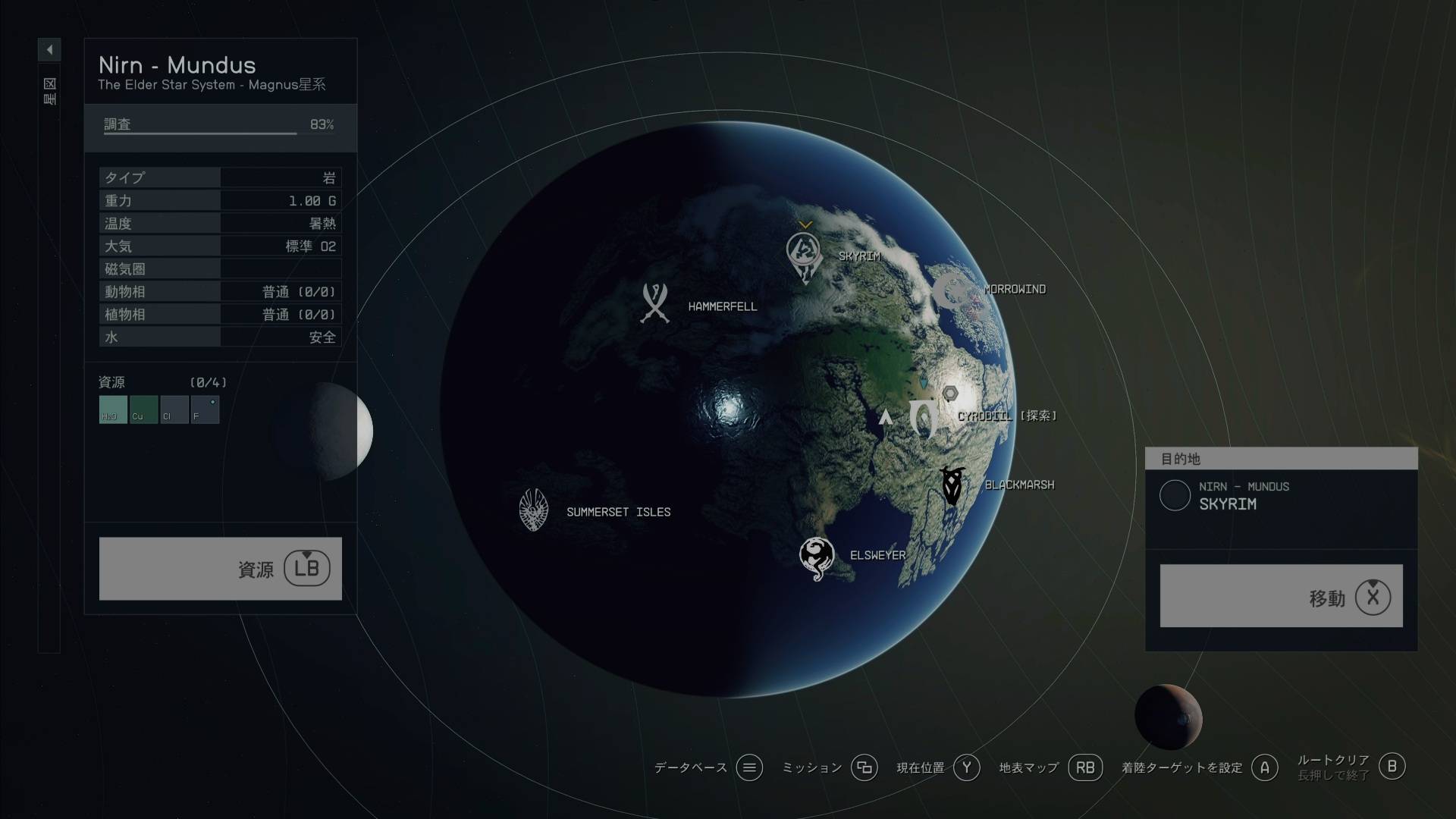Select the H2O resource tile
Viewport: 1456px width, 819px height.
(x=113, y=409)
